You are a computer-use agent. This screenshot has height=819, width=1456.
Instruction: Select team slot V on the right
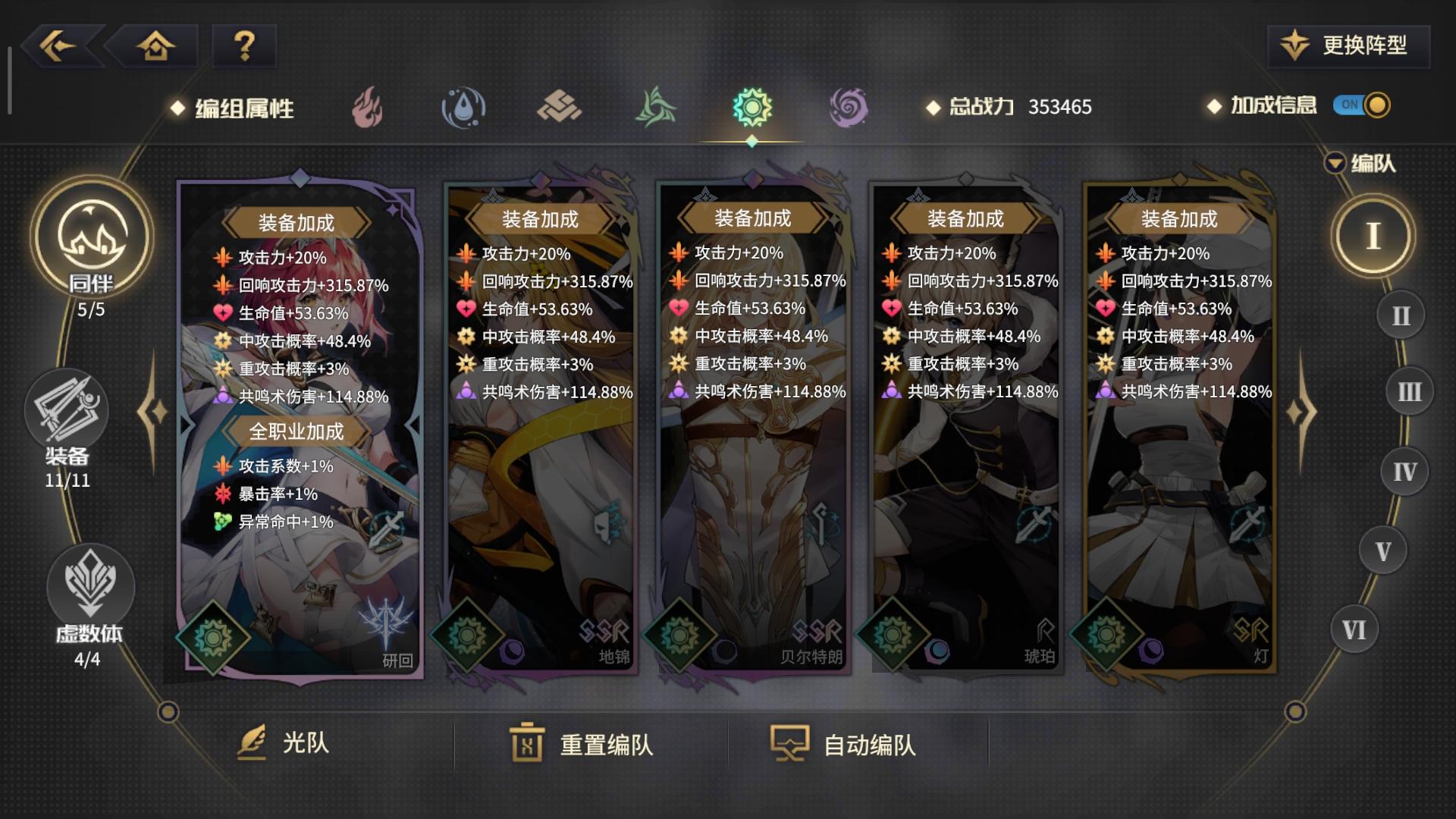[1385, 550]
